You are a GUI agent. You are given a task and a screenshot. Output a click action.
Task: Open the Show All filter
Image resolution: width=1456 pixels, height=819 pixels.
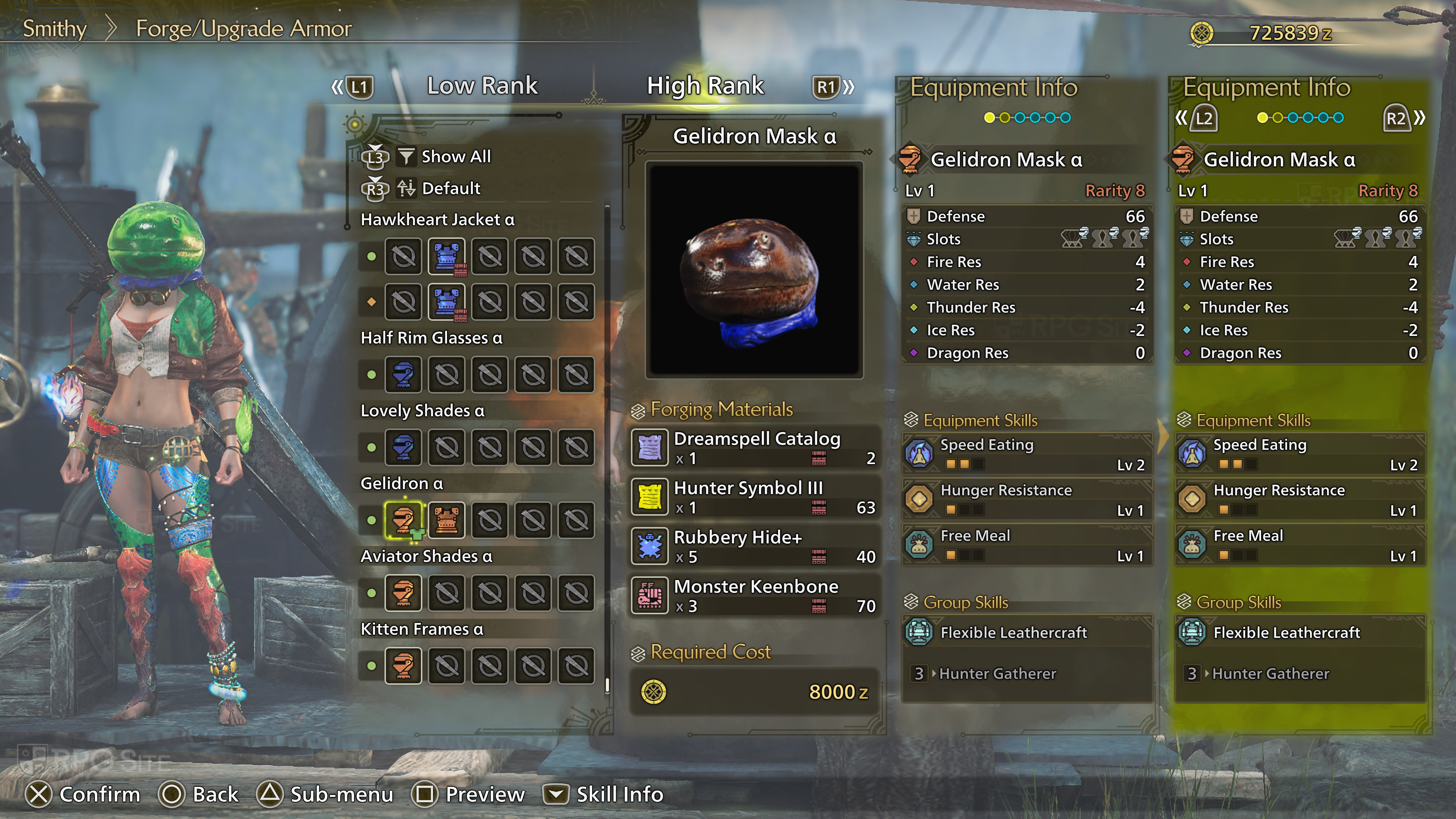(x=455, y=157)
